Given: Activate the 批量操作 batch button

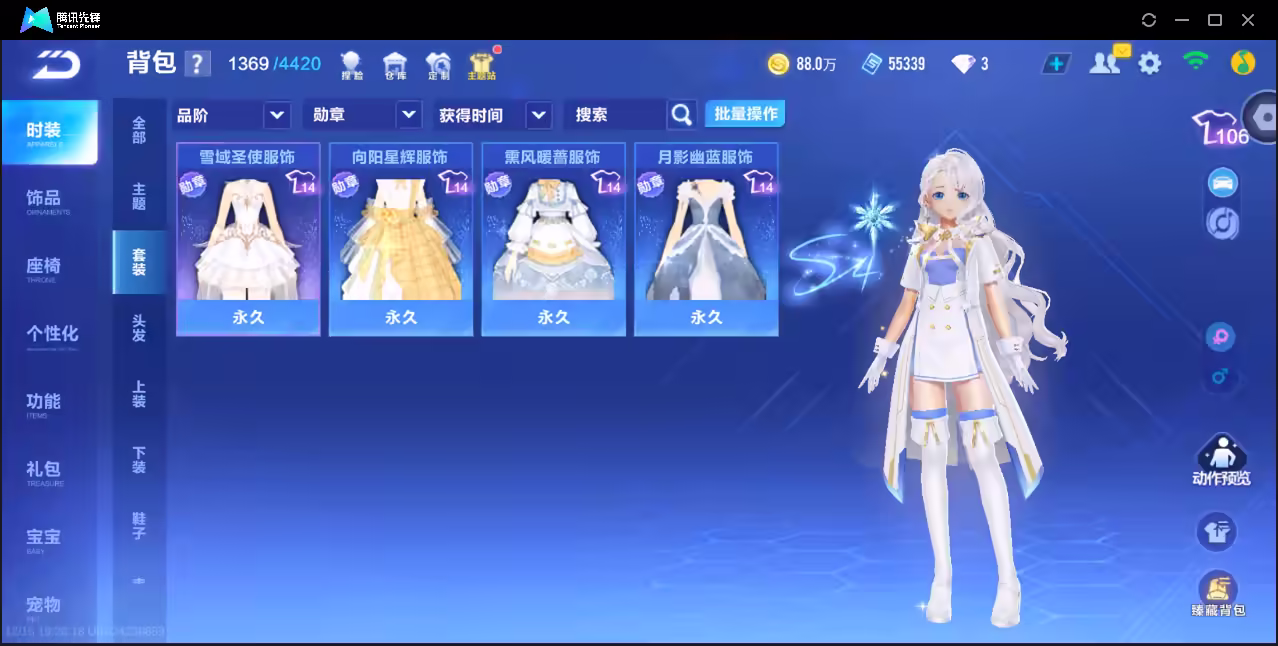Looking at the screenshot, I should [745, 114].
